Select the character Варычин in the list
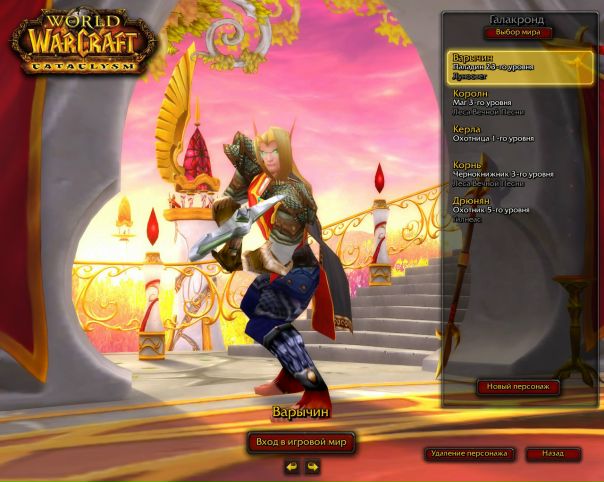Image resolution: width=604 pixels, height=482 pixels. (520, 67)
